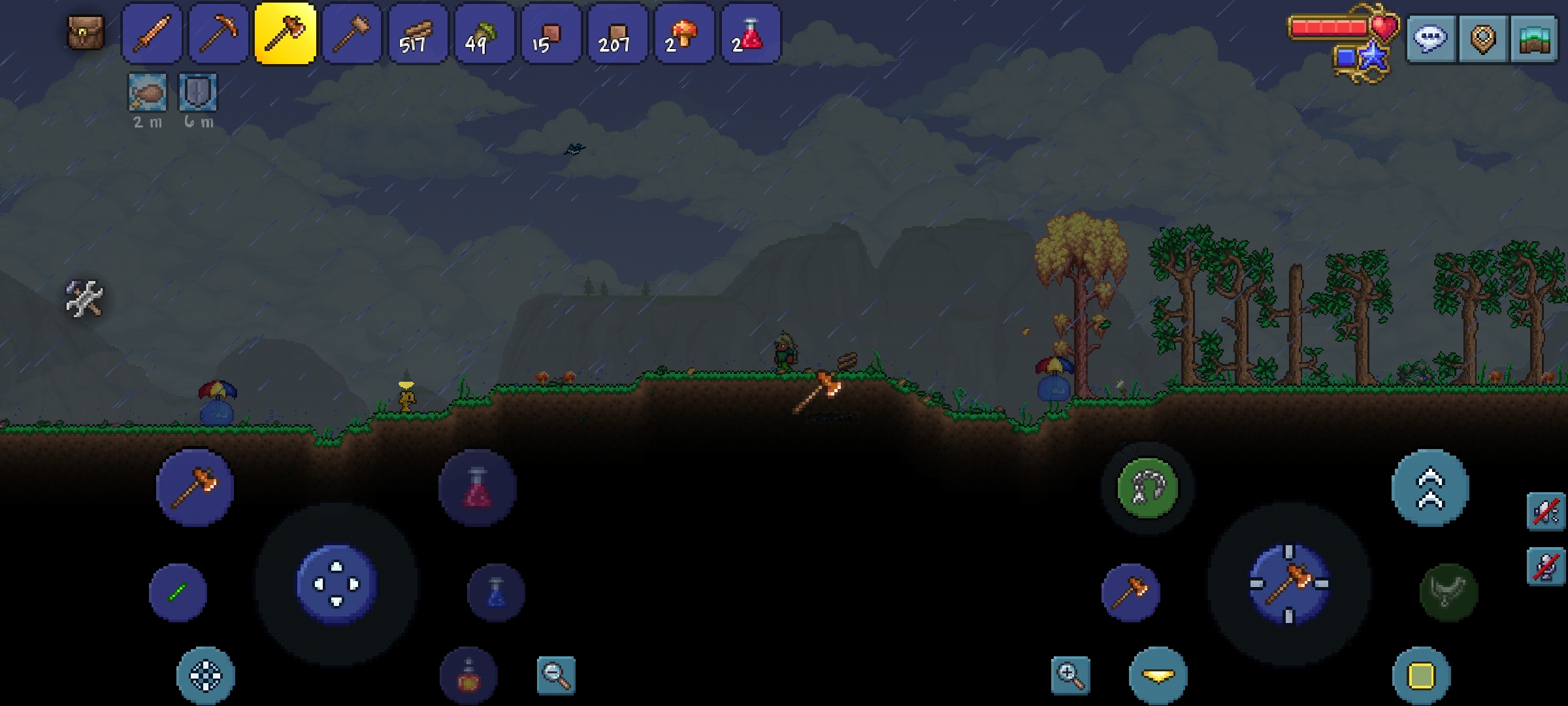Open the world map pin button
1568x706 pixels.
1482,39
